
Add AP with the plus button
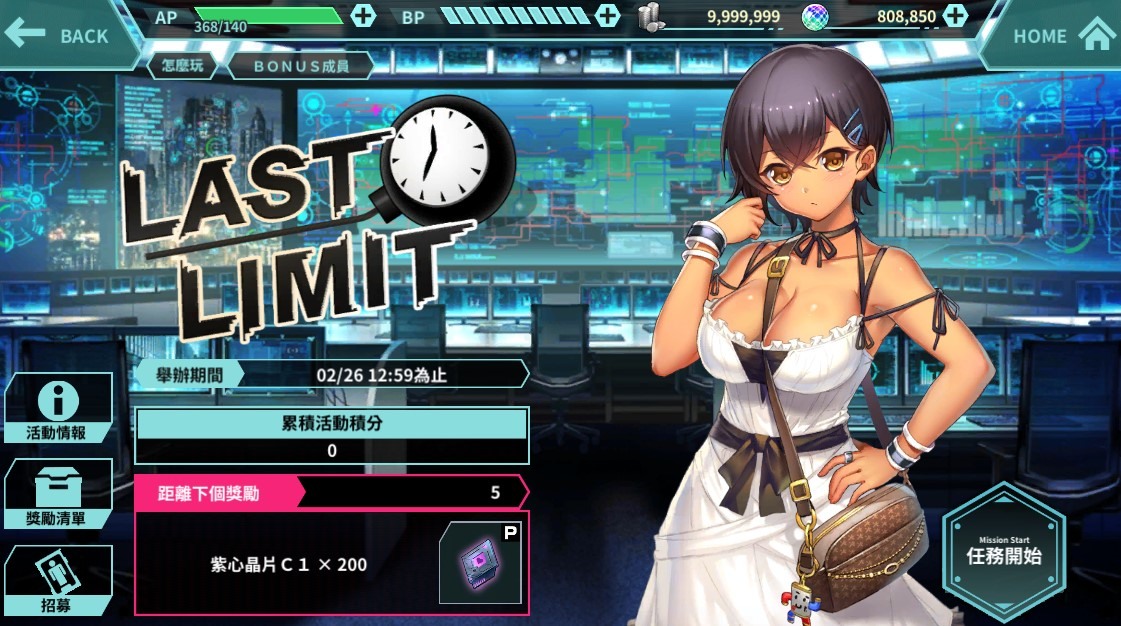pyautogui.click(x=364, y=16)
